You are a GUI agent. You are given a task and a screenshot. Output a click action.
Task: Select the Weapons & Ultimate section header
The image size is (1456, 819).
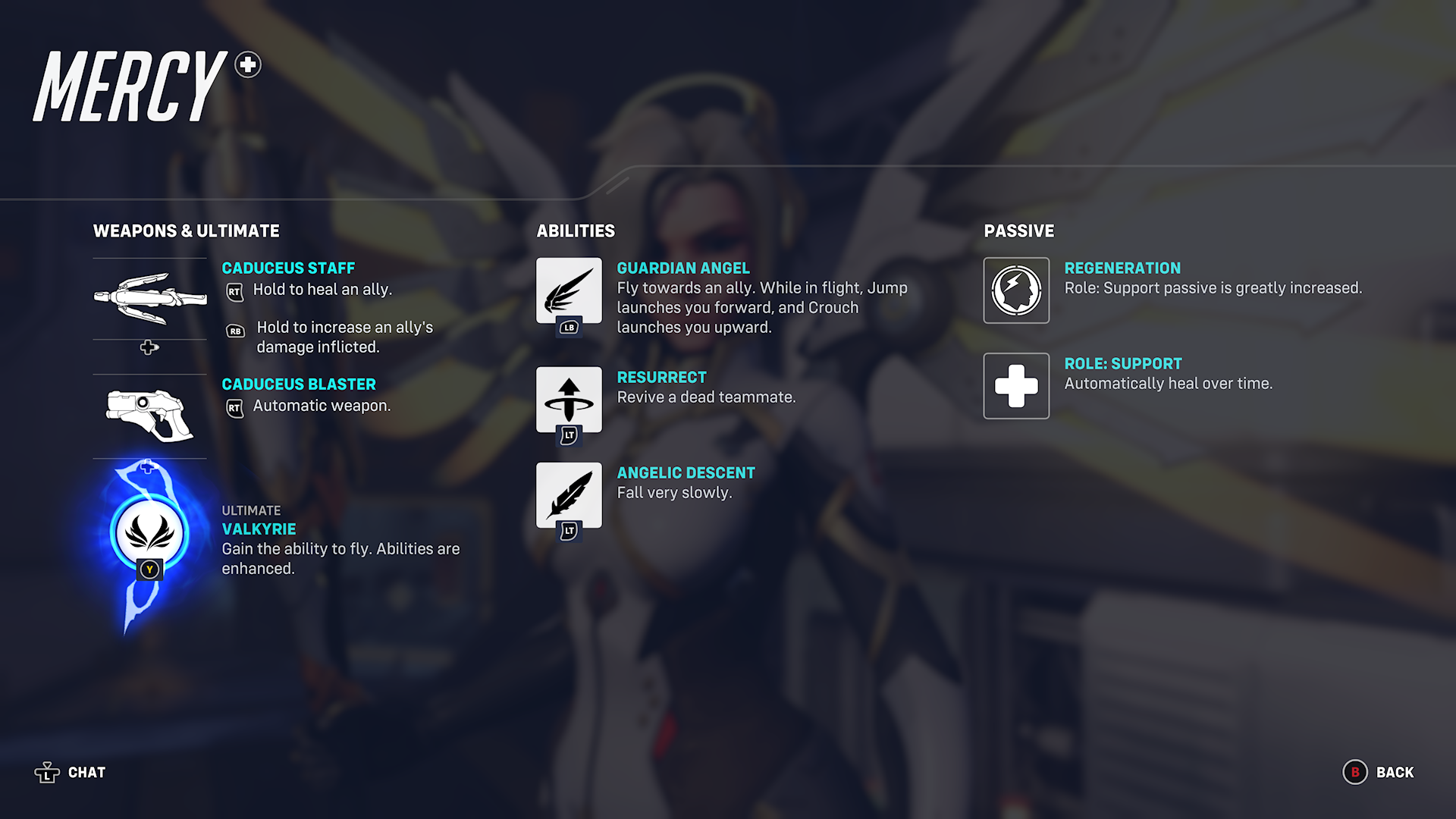point(187,231)
